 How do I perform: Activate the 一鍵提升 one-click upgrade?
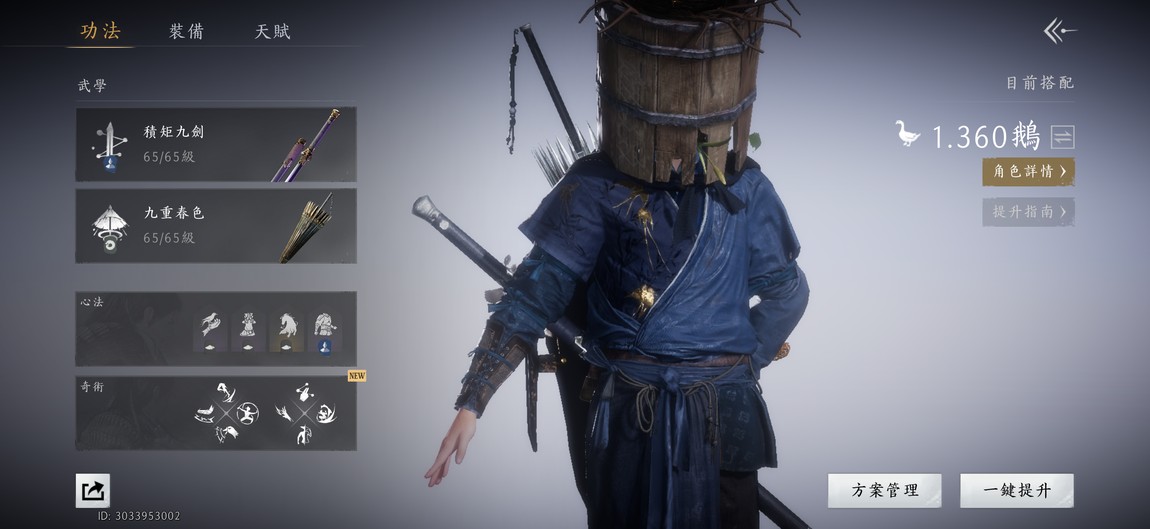click(1016, 490)
